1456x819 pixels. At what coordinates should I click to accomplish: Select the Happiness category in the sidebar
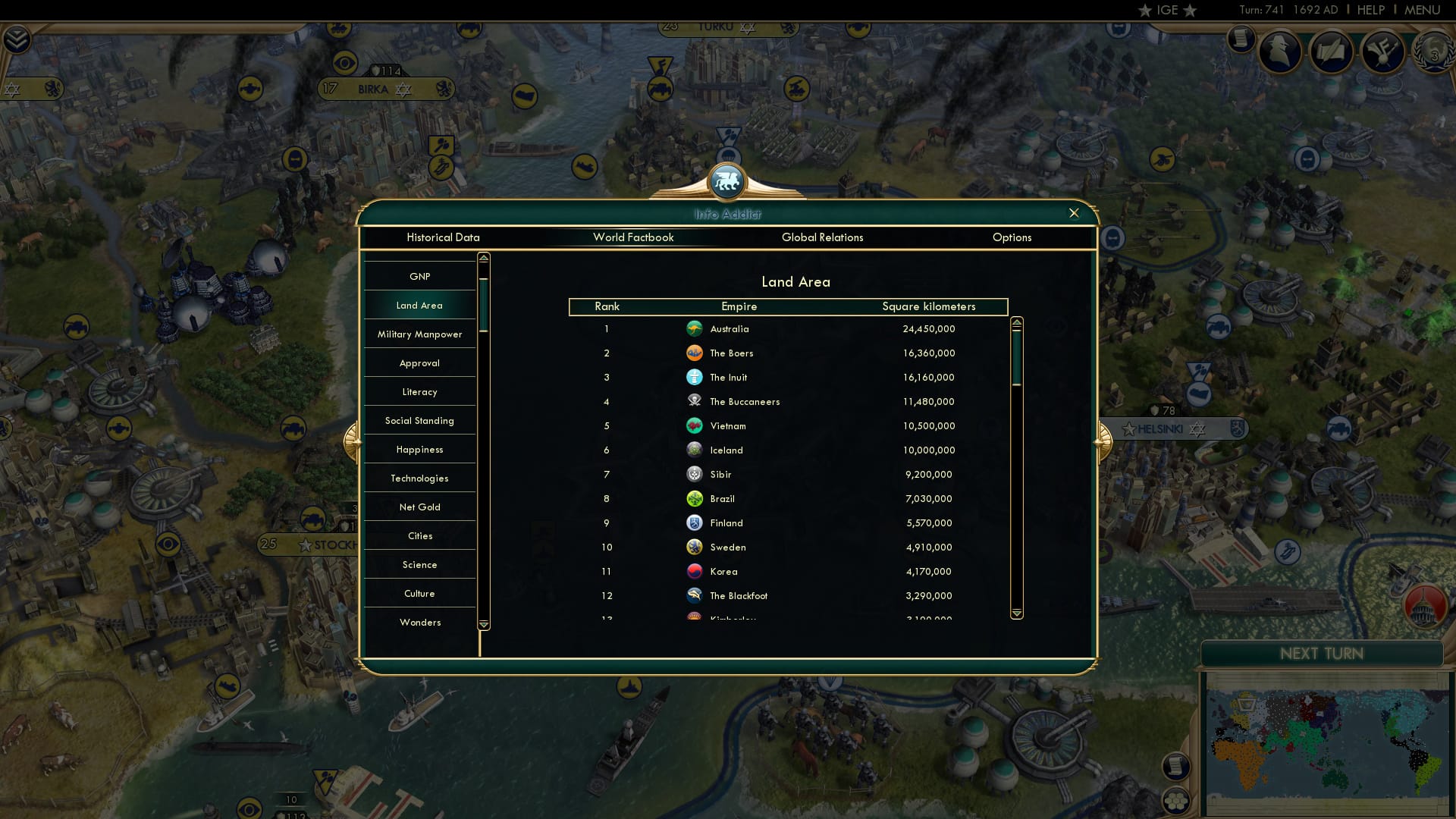(420, 449)
